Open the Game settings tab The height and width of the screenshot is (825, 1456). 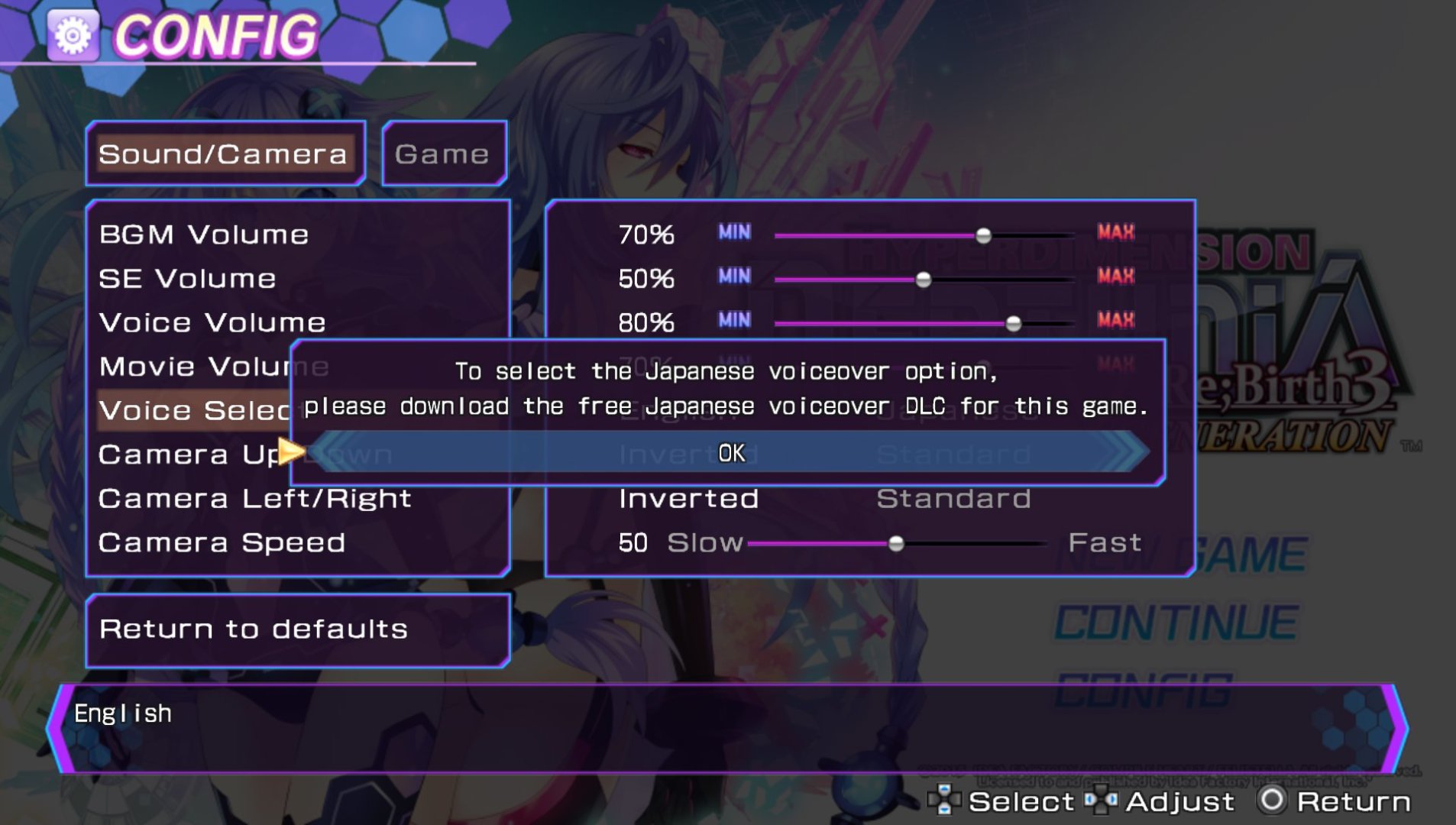(x=442, y=154)
